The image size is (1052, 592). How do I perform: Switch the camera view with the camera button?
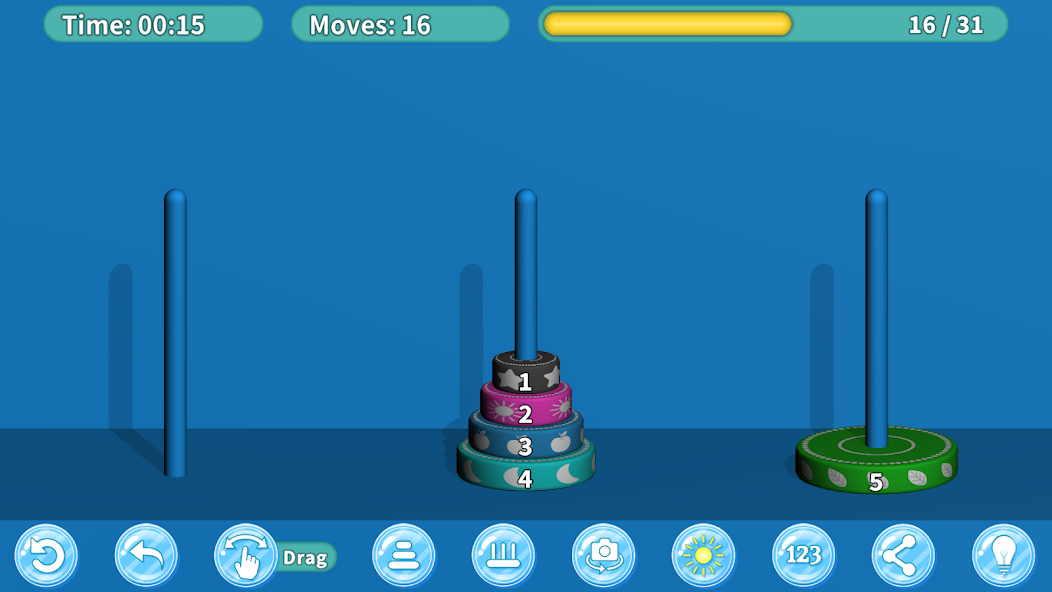[x=604, y=555]
